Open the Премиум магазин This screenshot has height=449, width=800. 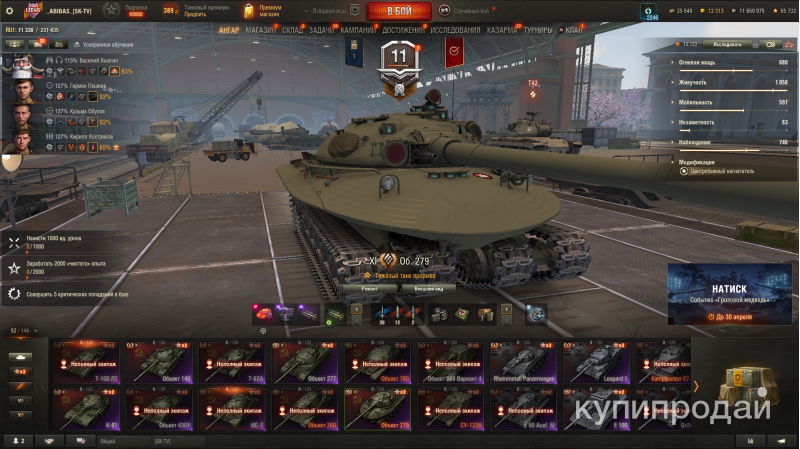(262, 11)
